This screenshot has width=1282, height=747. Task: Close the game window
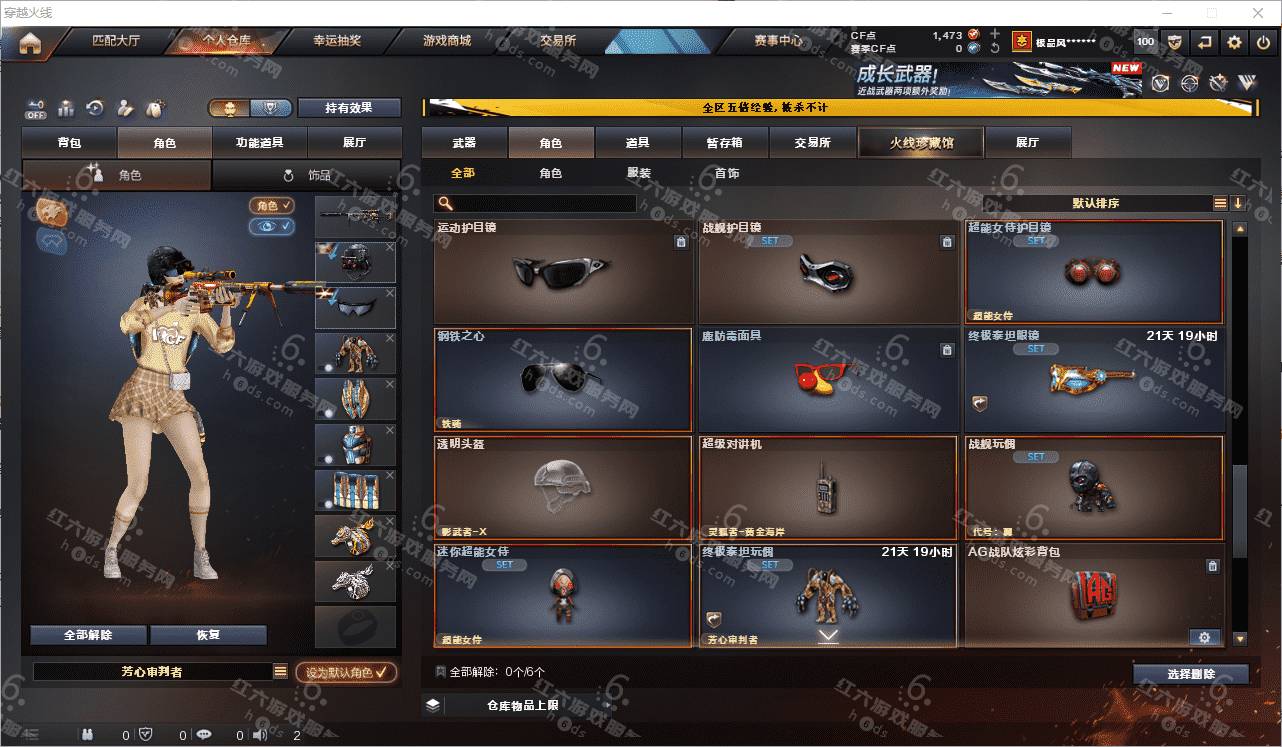click(1259, 13)
